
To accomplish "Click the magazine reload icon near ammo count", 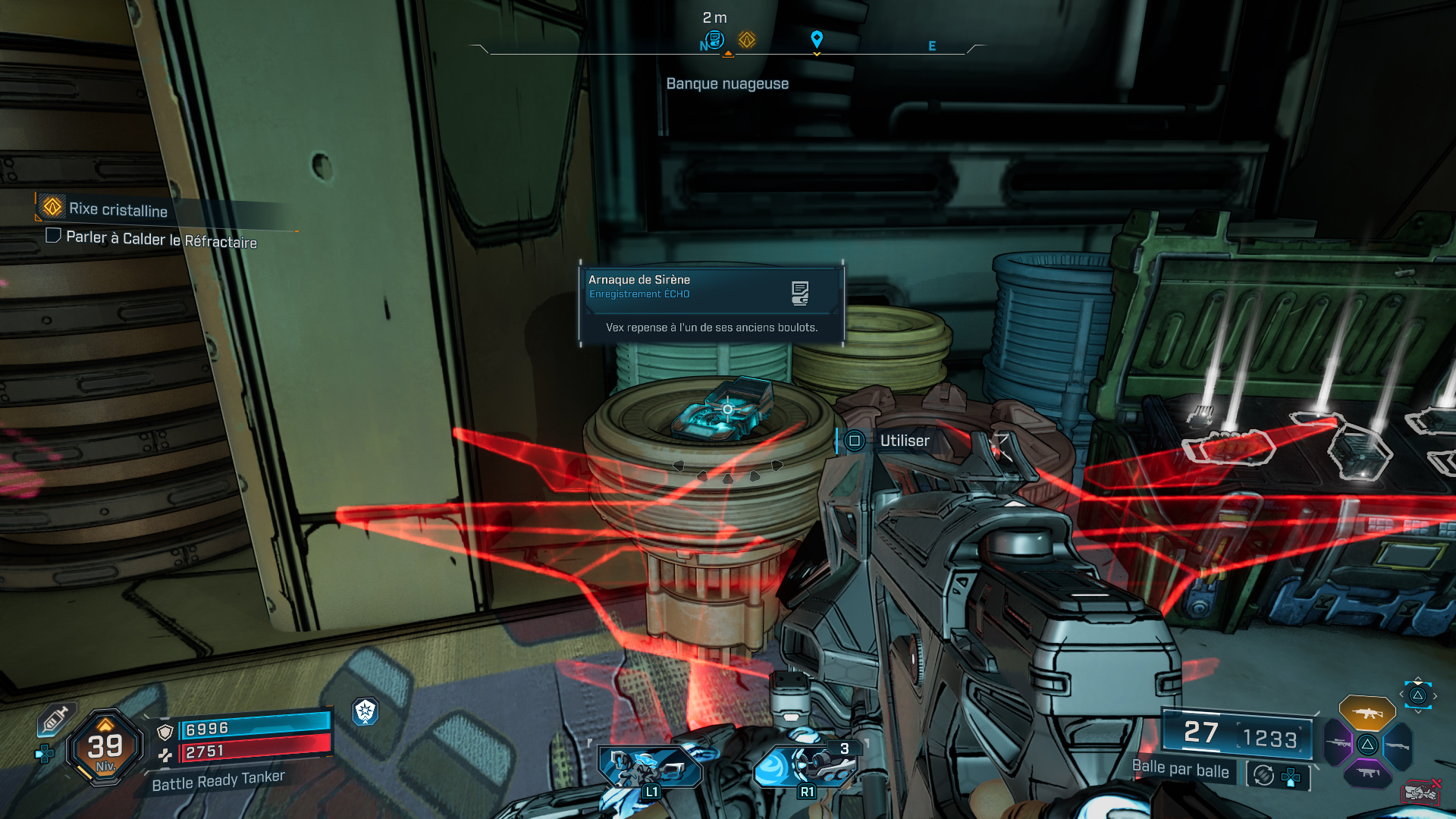I will (x=1262, y=774).
